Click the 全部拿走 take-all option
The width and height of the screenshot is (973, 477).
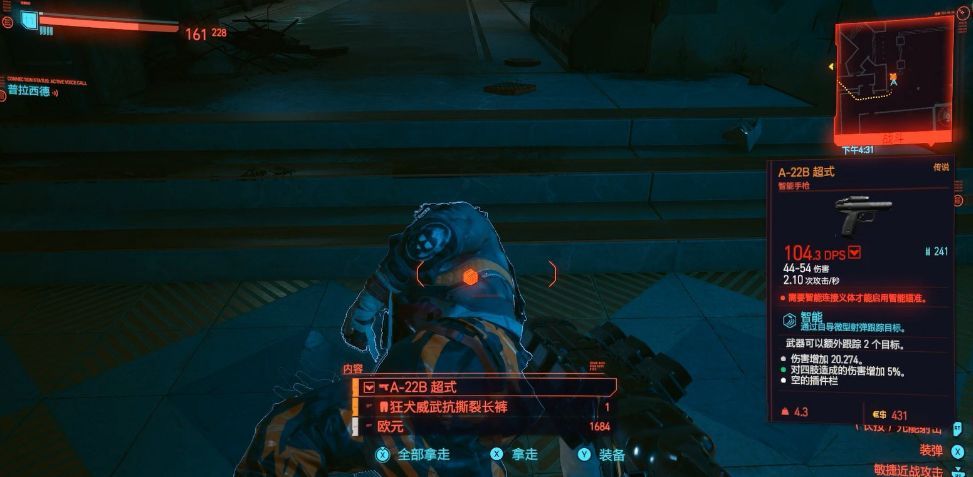(413, 454)
